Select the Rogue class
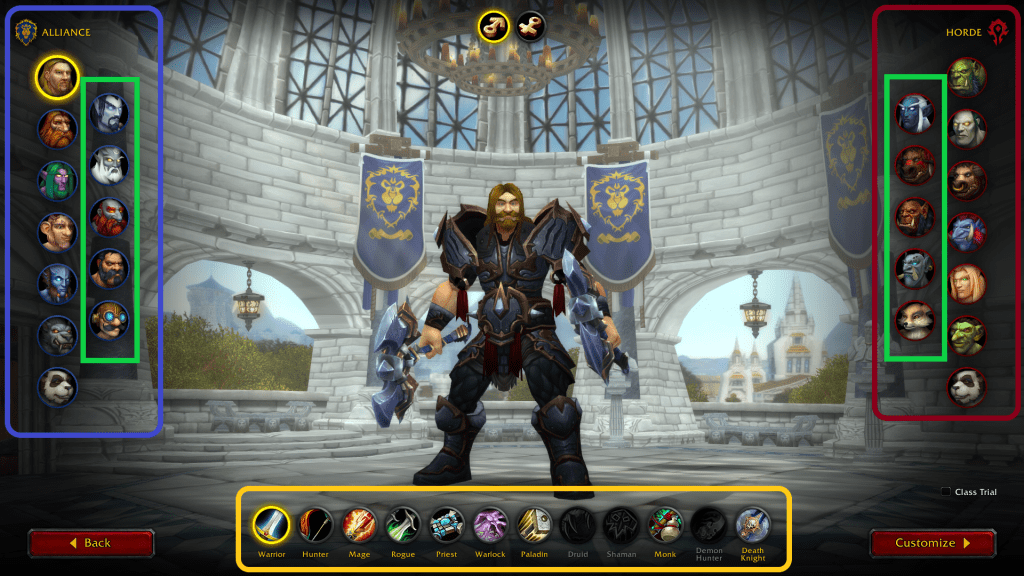Screen dimensions: 1024x576 tap(403, 524)
